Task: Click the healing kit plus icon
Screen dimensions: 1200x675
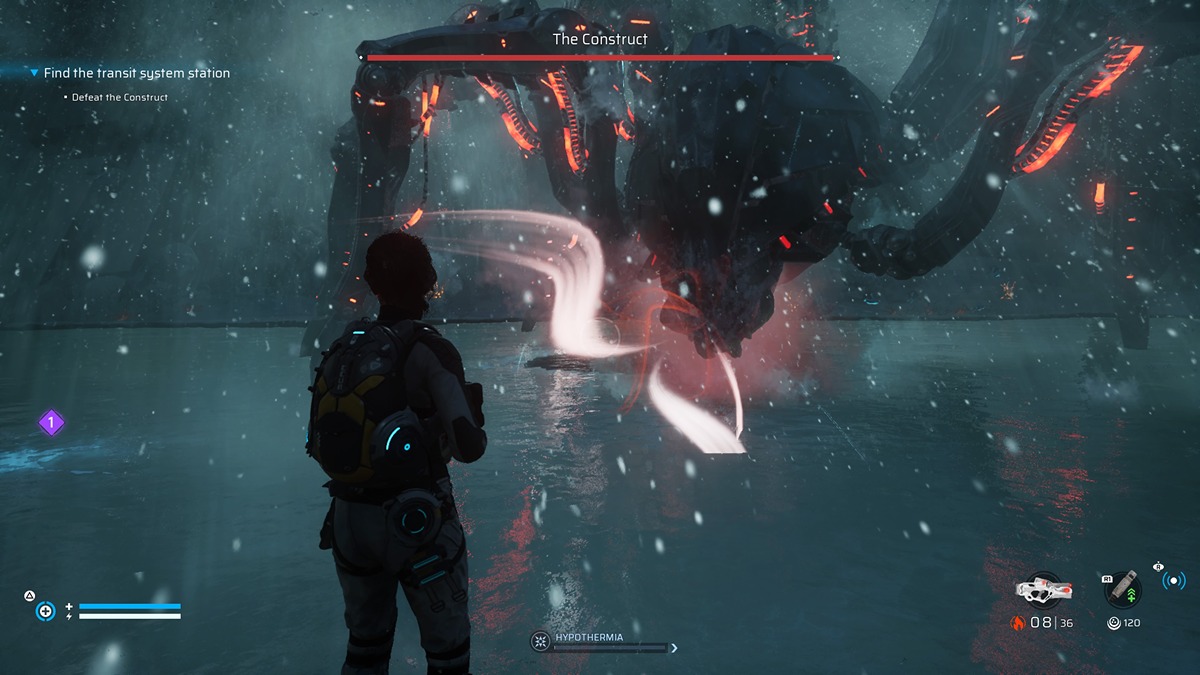Action: [x=45, y=610]
